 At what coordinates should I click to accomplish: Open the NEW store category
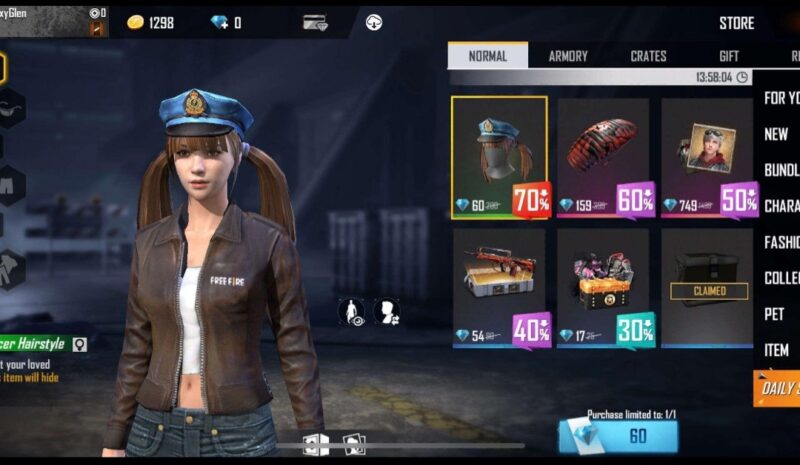(776, 134)
